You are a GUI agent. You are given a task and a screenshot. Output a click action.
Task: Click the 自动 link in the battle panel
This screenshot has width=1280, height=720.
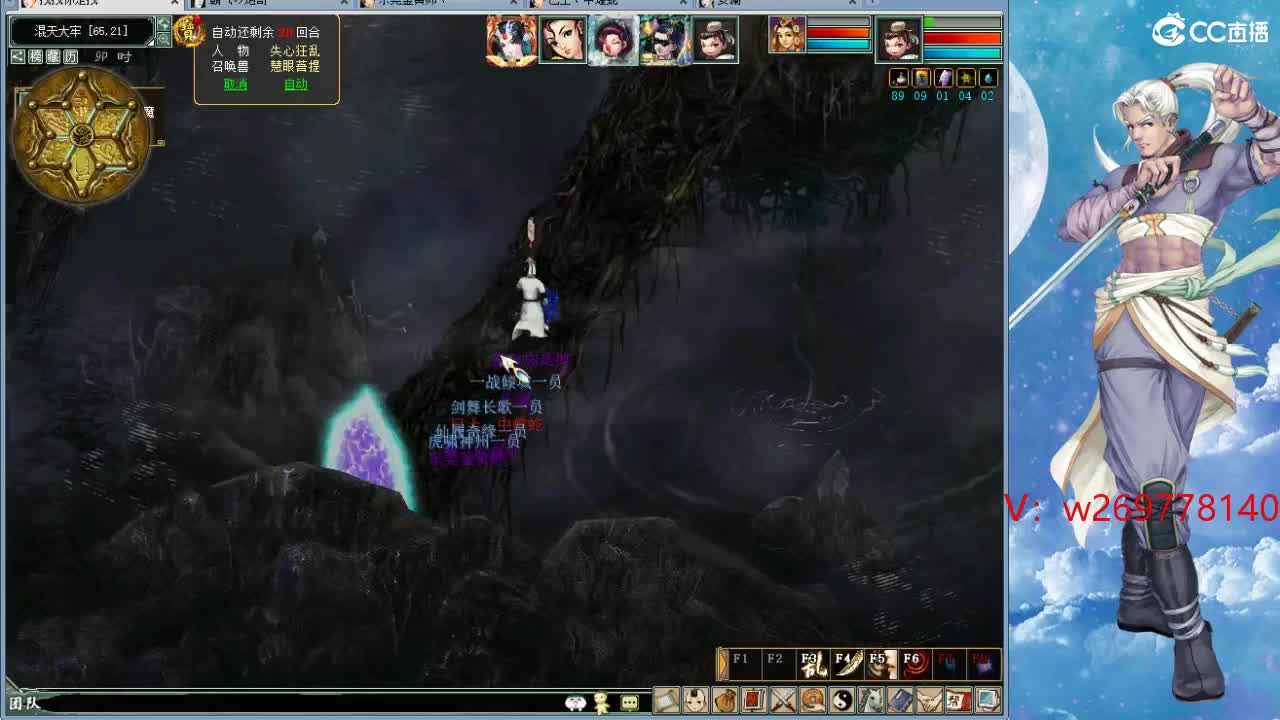296,84
